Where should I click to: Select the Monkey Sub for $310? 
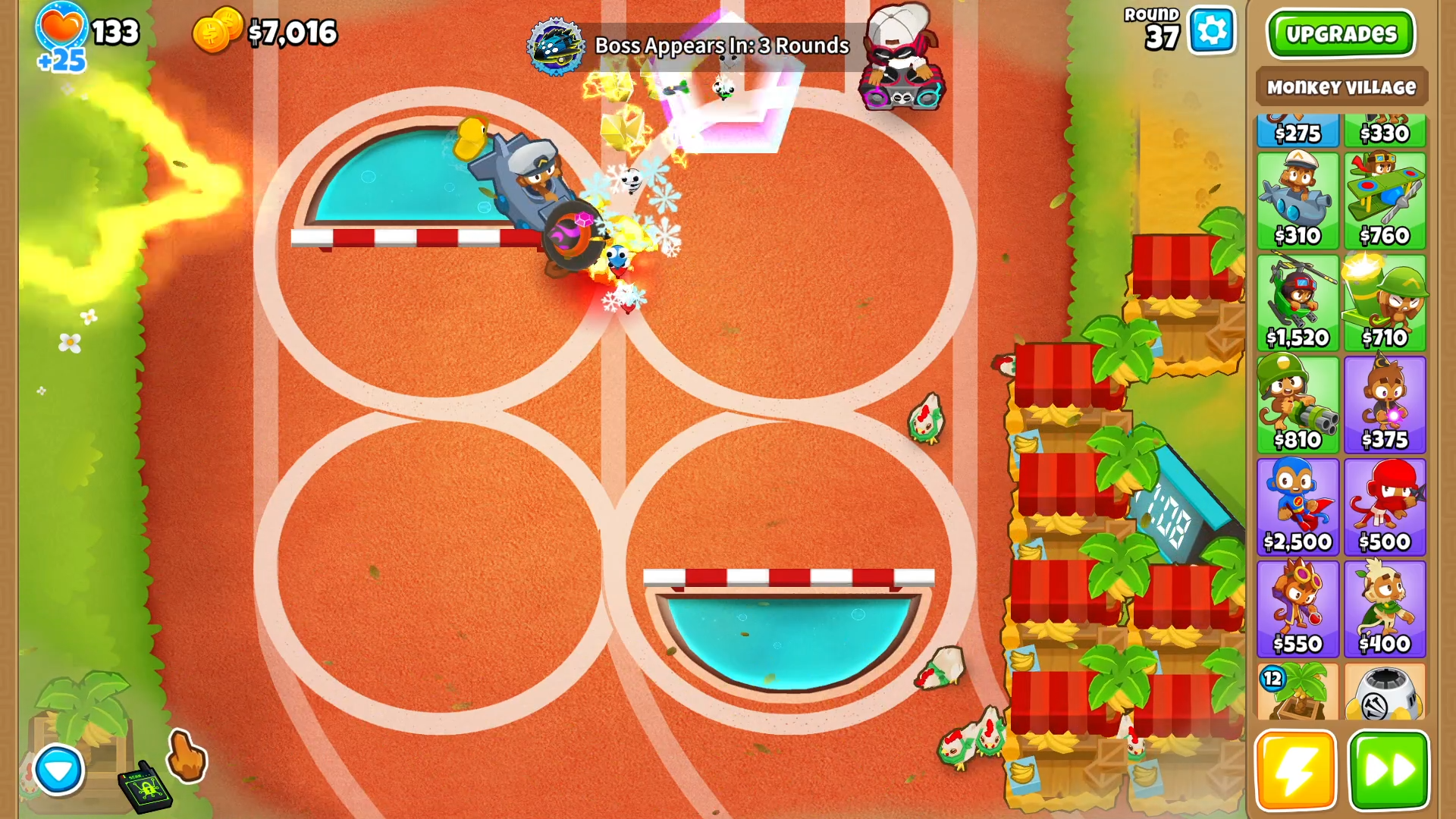(1298, 201)
